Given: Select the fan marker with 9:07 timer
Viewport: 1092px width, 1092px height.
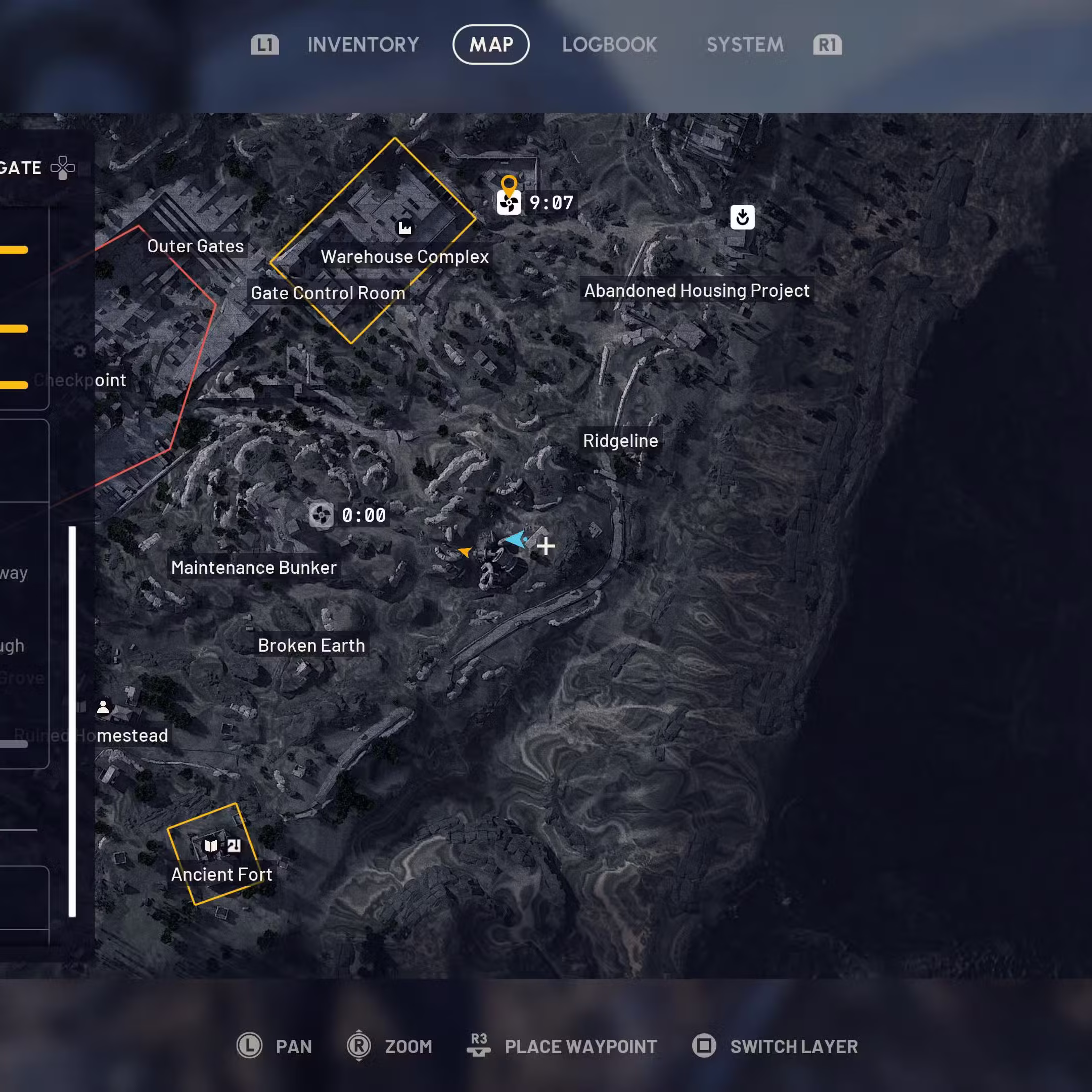Looking at the screenshot, I should [509, 203].
